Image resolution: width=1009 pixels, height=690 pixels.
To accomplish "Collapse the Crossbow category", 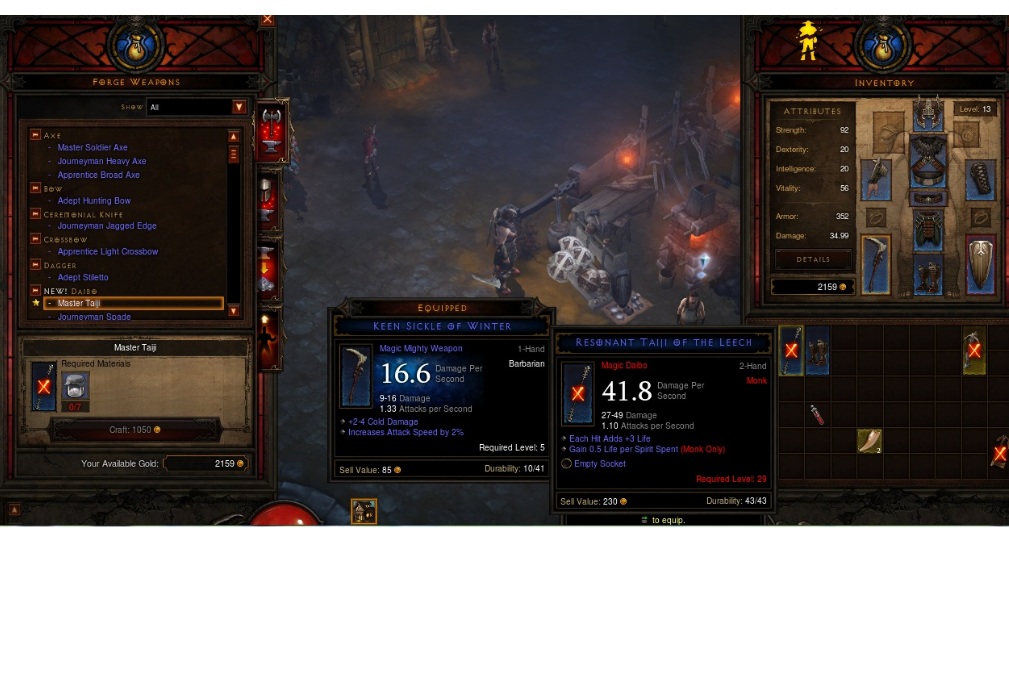I will coord(36,240).
